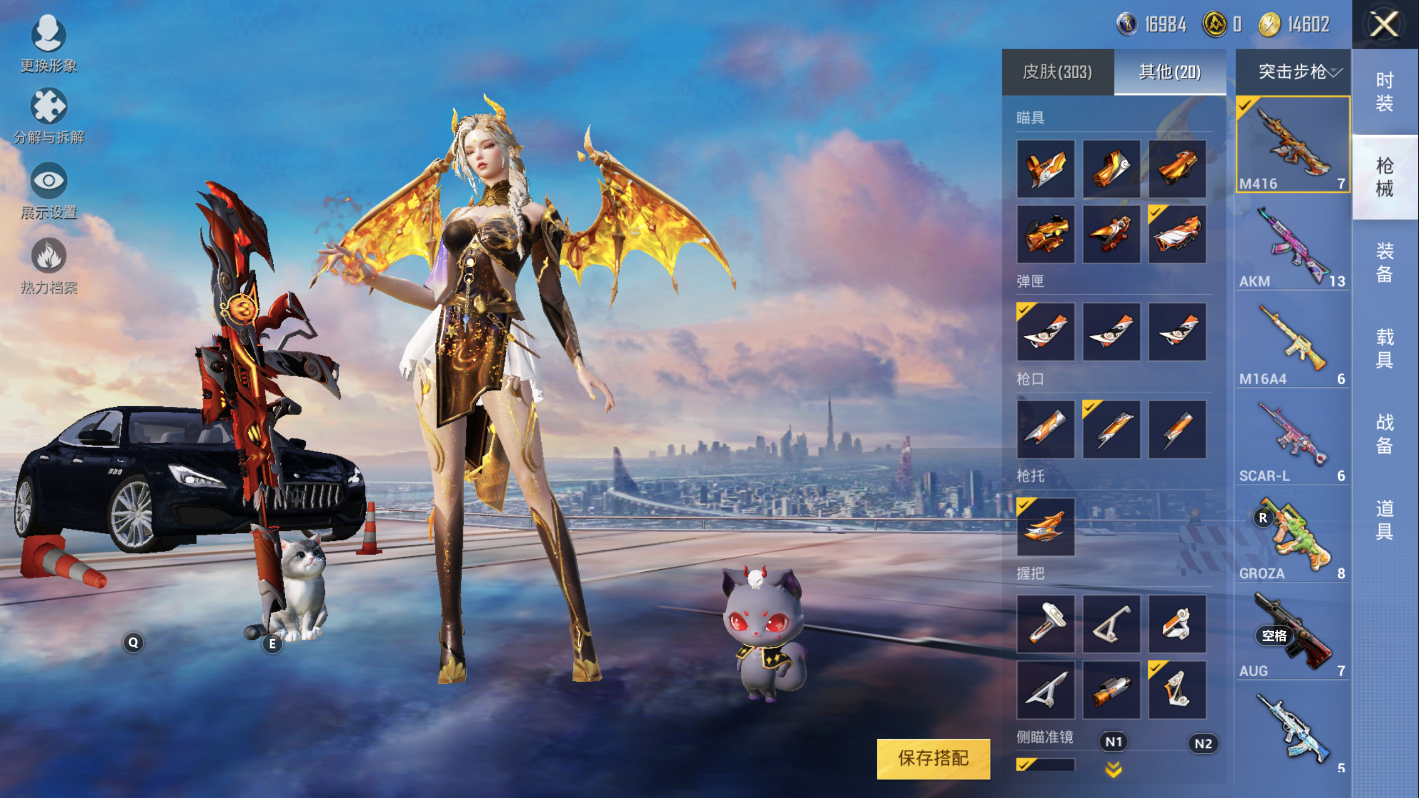The width and height of the screenshot is (1419, 798).
Task: Switch to the 时装 outfits category
Action: coord(1385,92)
